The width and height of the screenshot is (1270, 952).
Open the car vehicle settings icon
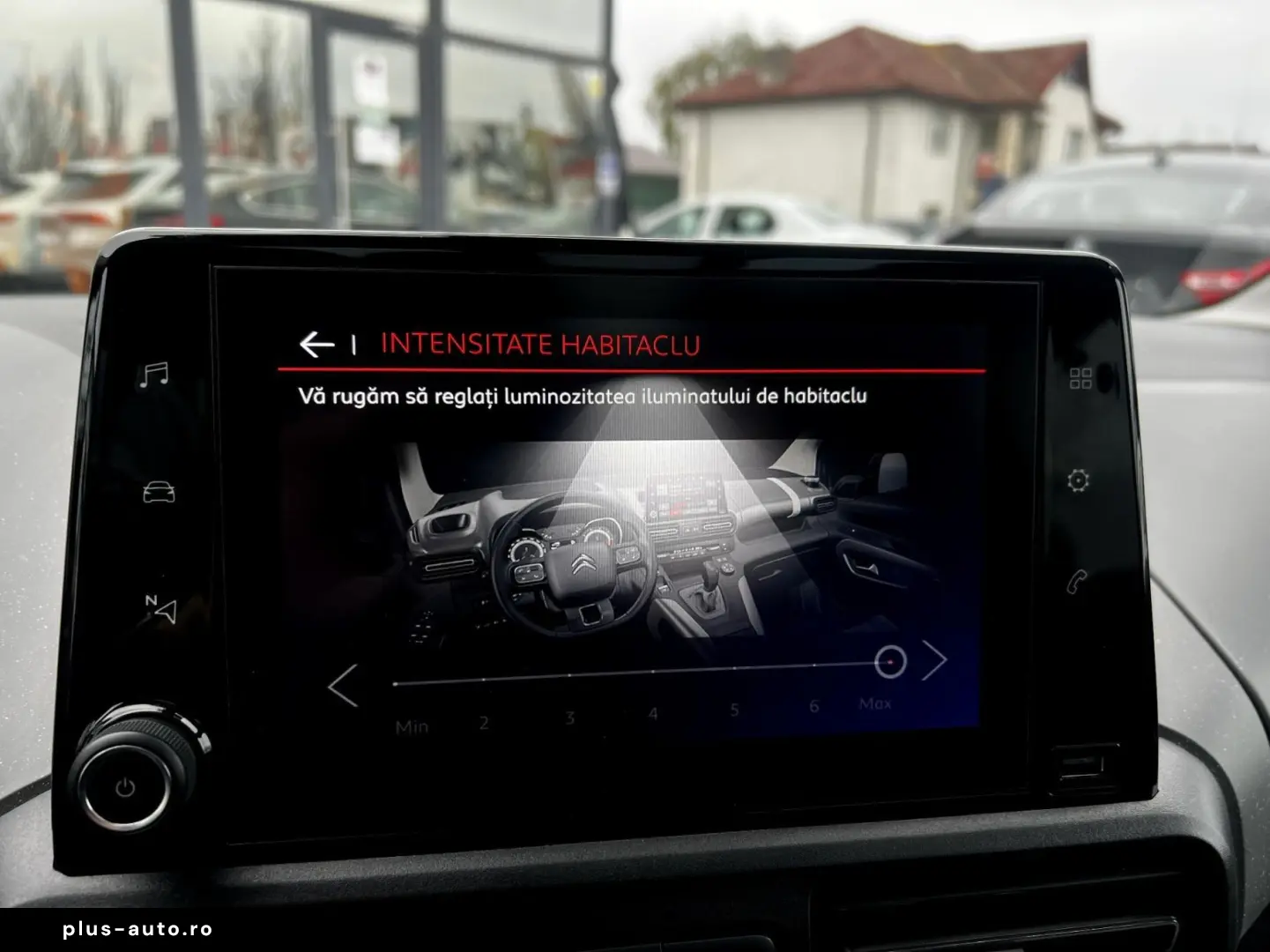(x=159, y=492)
